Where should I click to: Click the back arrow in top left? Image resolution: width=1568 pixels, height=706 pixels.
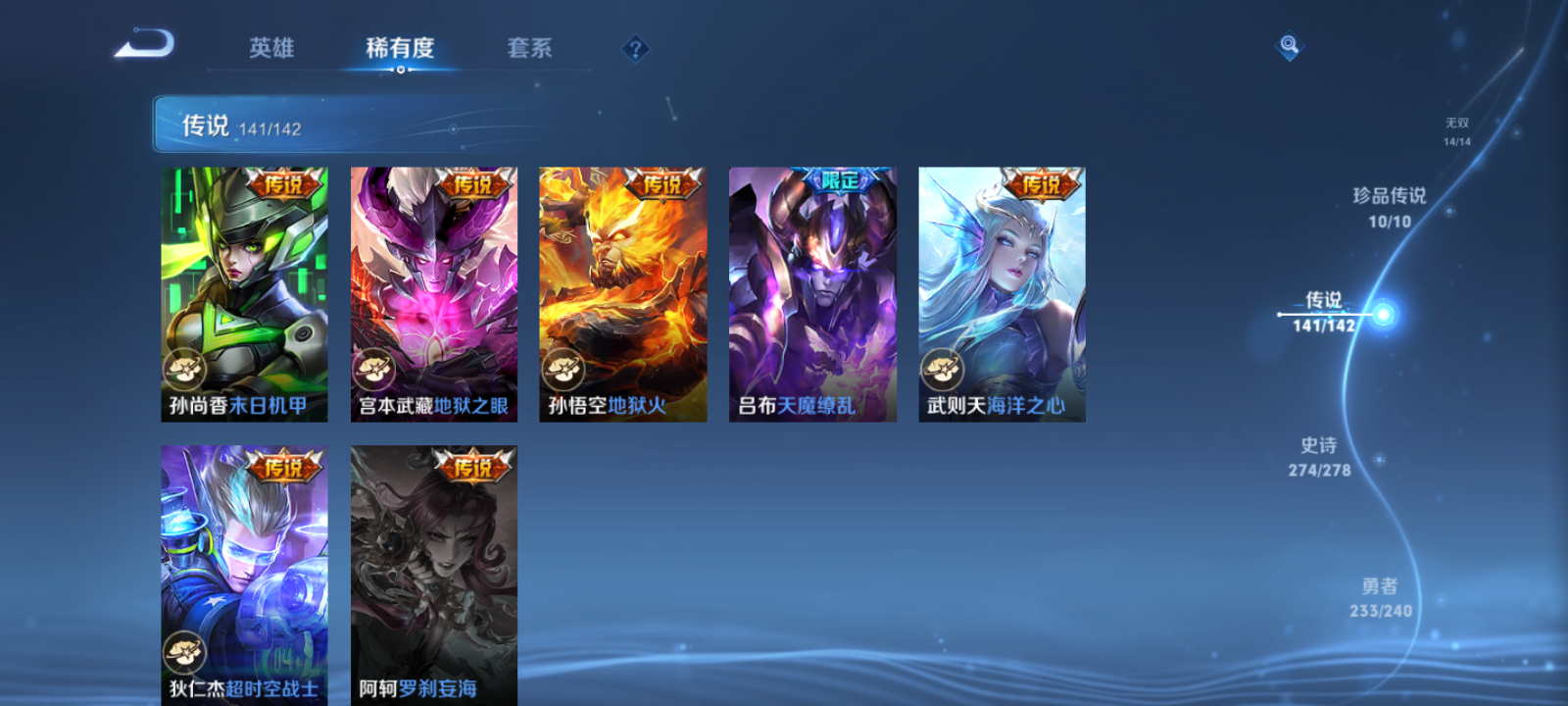click(x=143, y=43)
